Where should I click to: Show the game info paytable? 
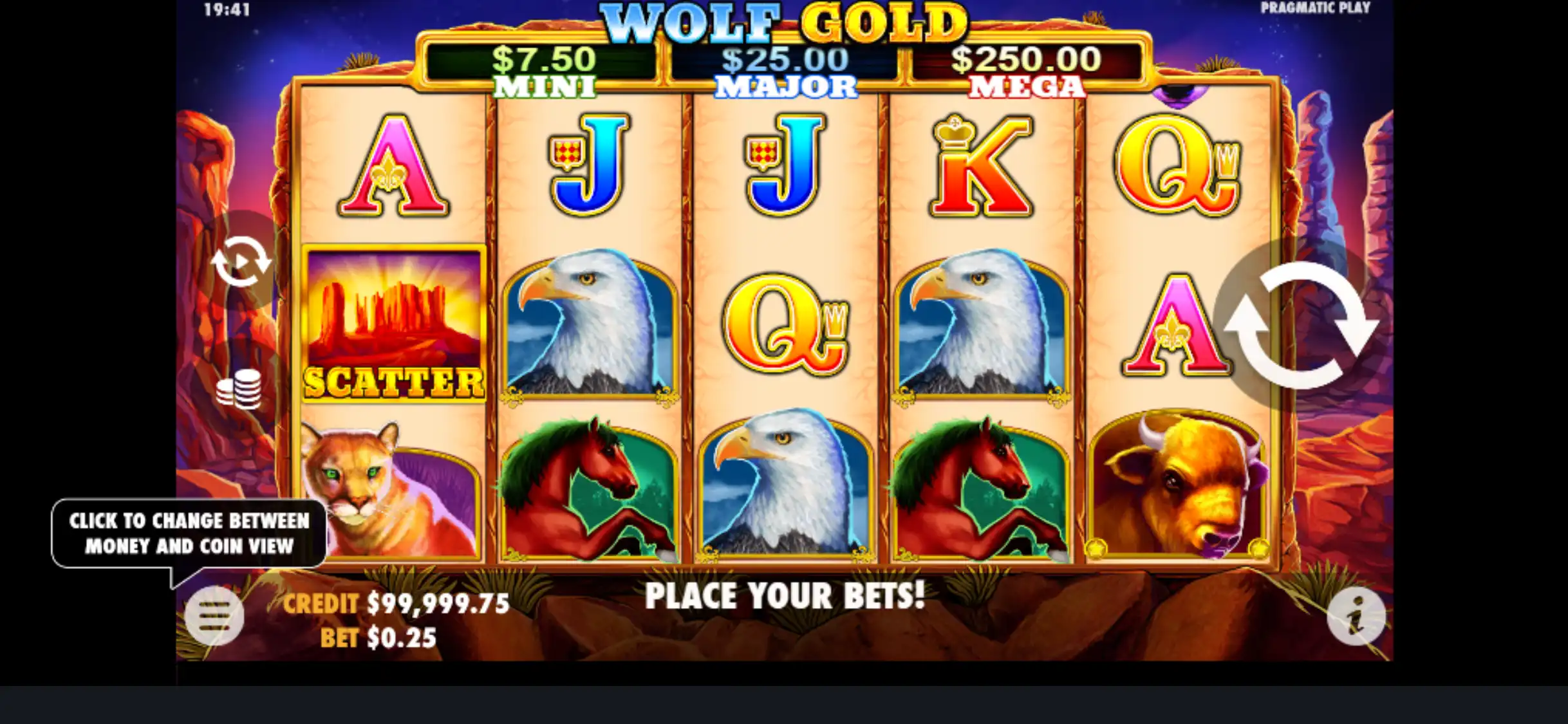1356,617
